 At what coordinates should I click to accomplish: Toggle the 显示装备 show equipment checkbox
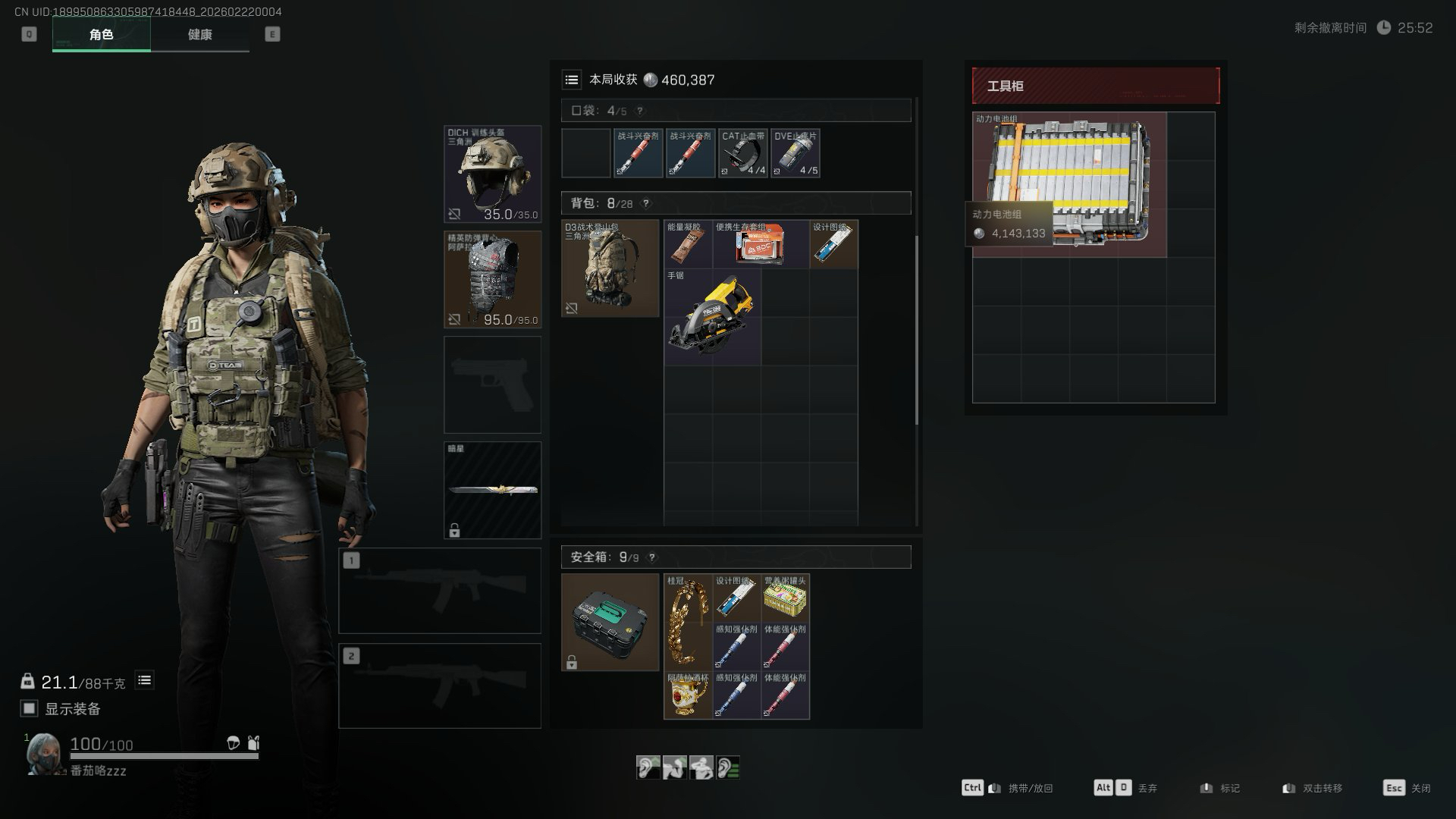[x=29, y=708]
